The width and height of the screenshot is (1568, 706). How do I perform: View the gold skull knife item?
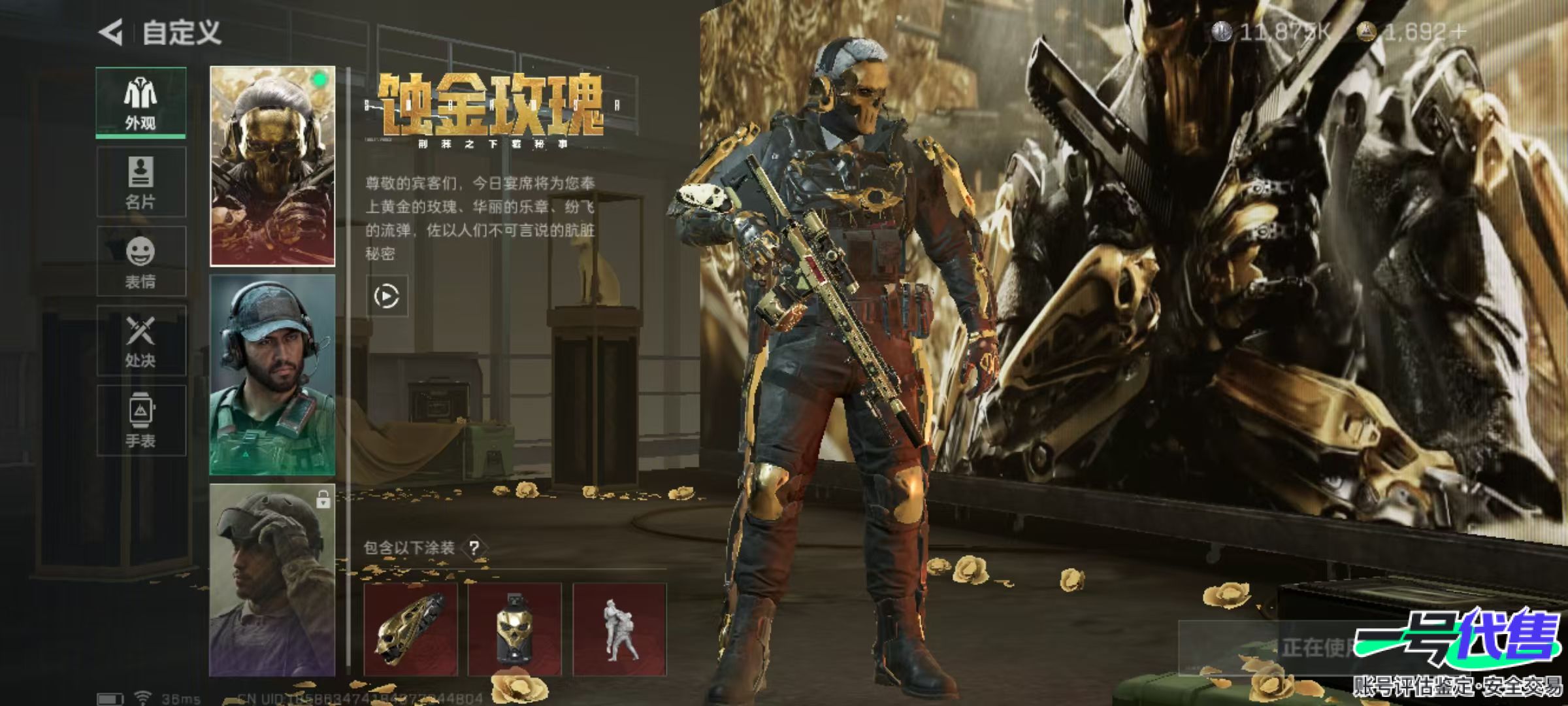[410, 629]
